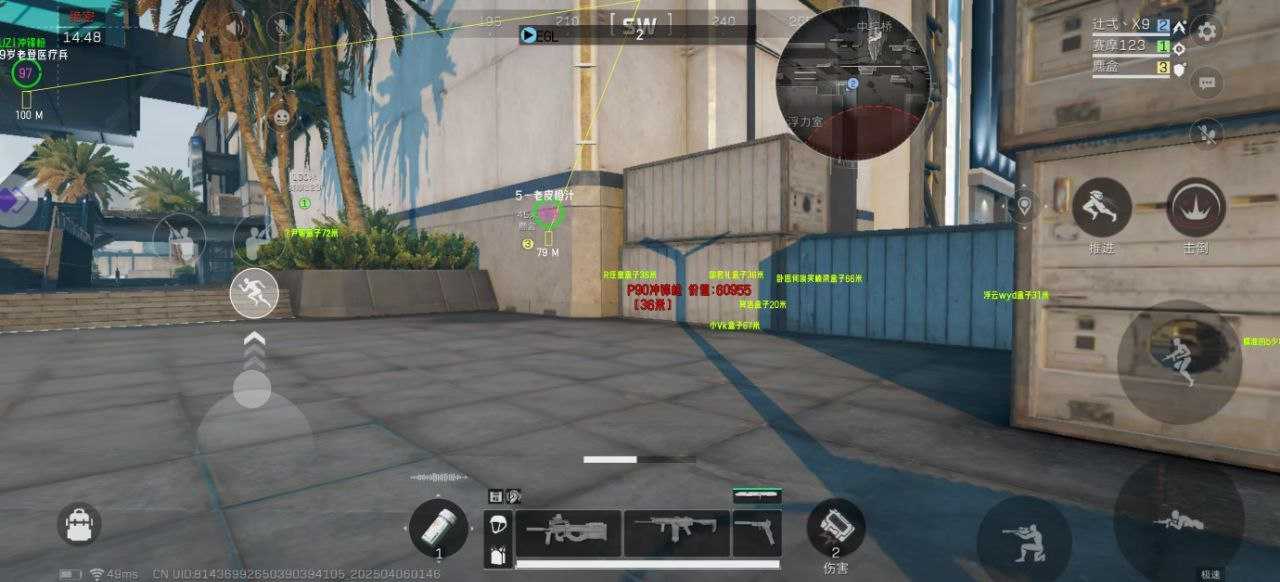Toggle the muted microphone icon
The height and width of the screenshot is (582, 1280).
click(x=1207, y=134)
